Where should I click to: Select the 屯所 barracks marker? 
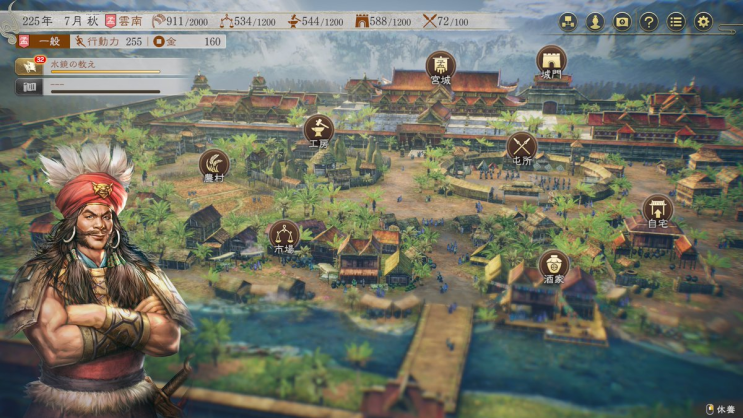point(522,146)
